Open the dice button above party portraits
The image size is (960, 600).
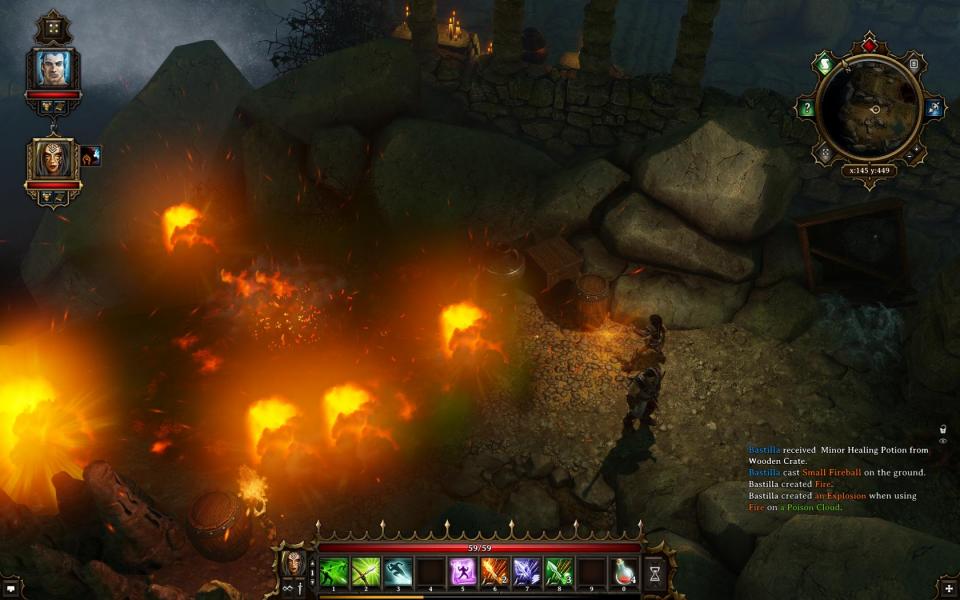pyautogui.click(x=52, y=27)
